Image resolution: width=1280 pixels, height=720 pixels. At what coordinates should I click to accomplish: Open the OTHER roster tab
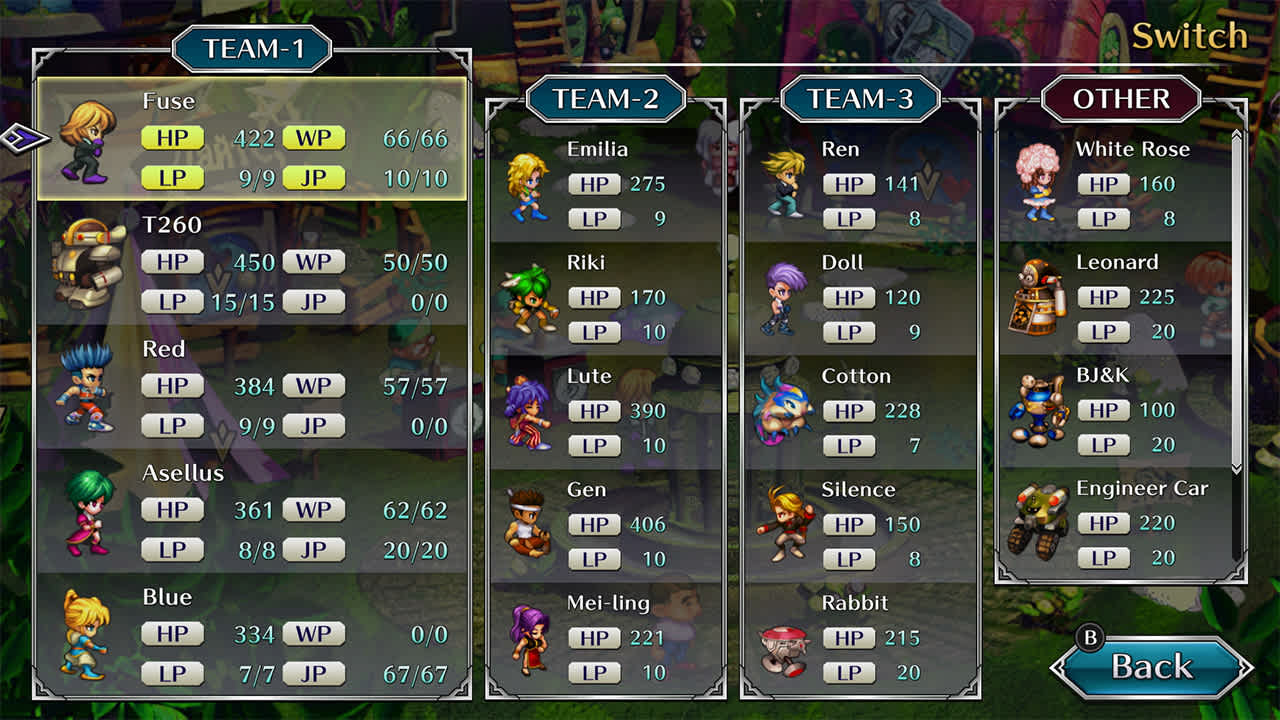1122,100
